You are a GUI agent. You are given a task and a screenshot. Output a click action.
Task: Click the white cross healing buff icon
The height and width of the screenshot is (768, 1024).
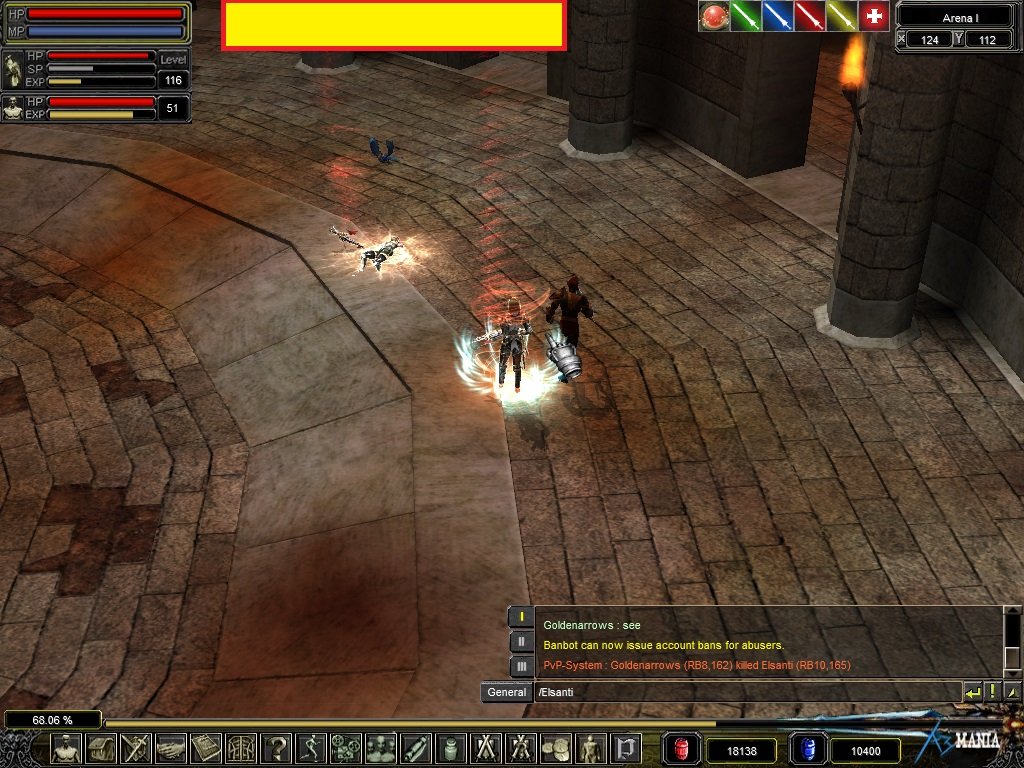874,16
